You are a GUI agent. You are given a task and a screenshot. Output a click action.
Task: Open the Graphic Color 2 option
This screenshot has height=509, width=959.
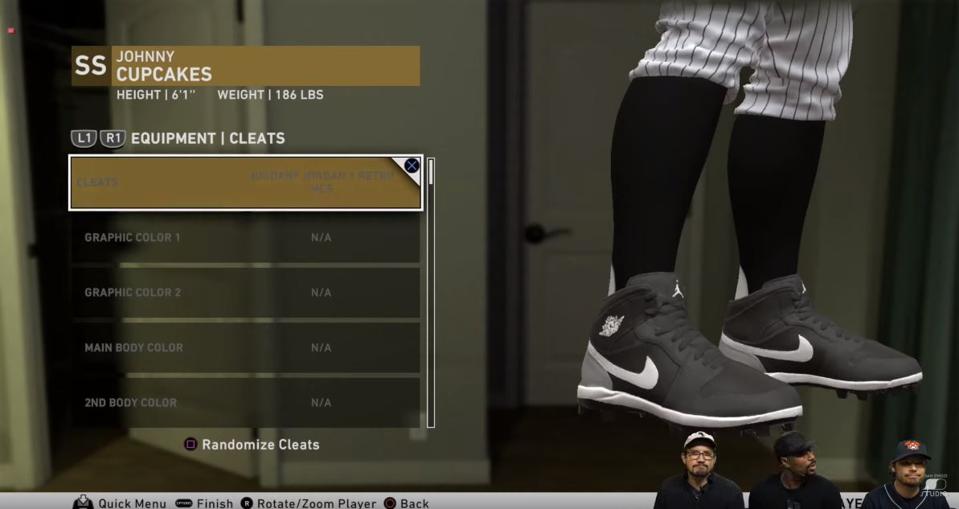245,293
